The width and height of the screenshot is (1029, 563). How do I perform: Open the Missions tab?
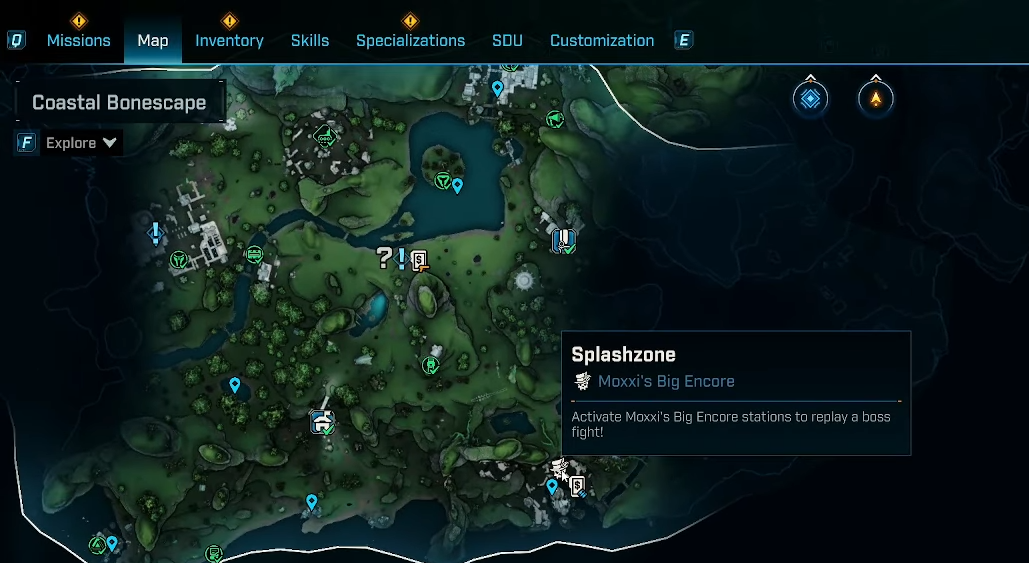(78, 41)
